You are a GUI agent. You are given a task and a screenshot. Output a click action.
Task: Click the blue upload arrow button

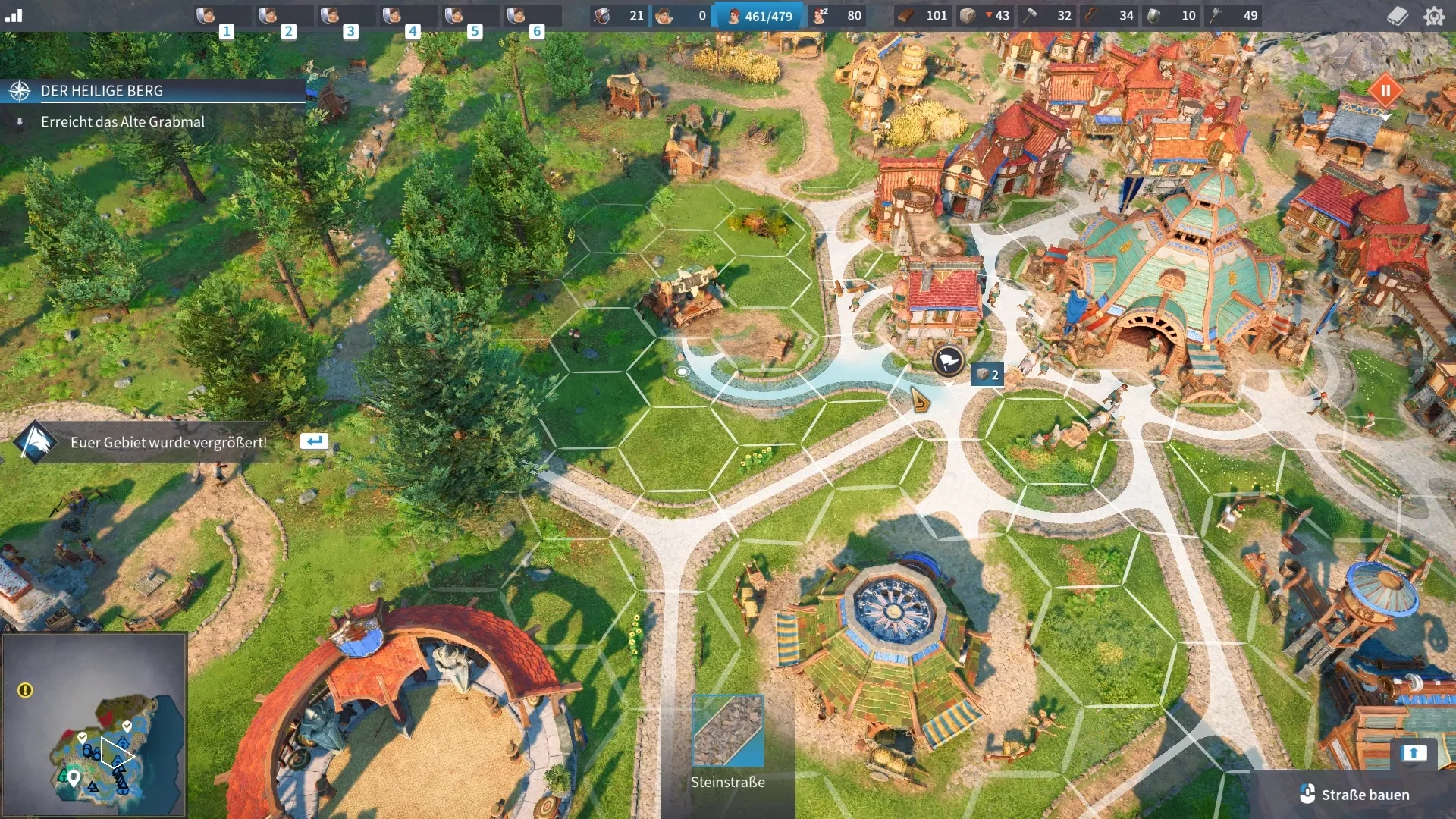[x=1414, y=752]
